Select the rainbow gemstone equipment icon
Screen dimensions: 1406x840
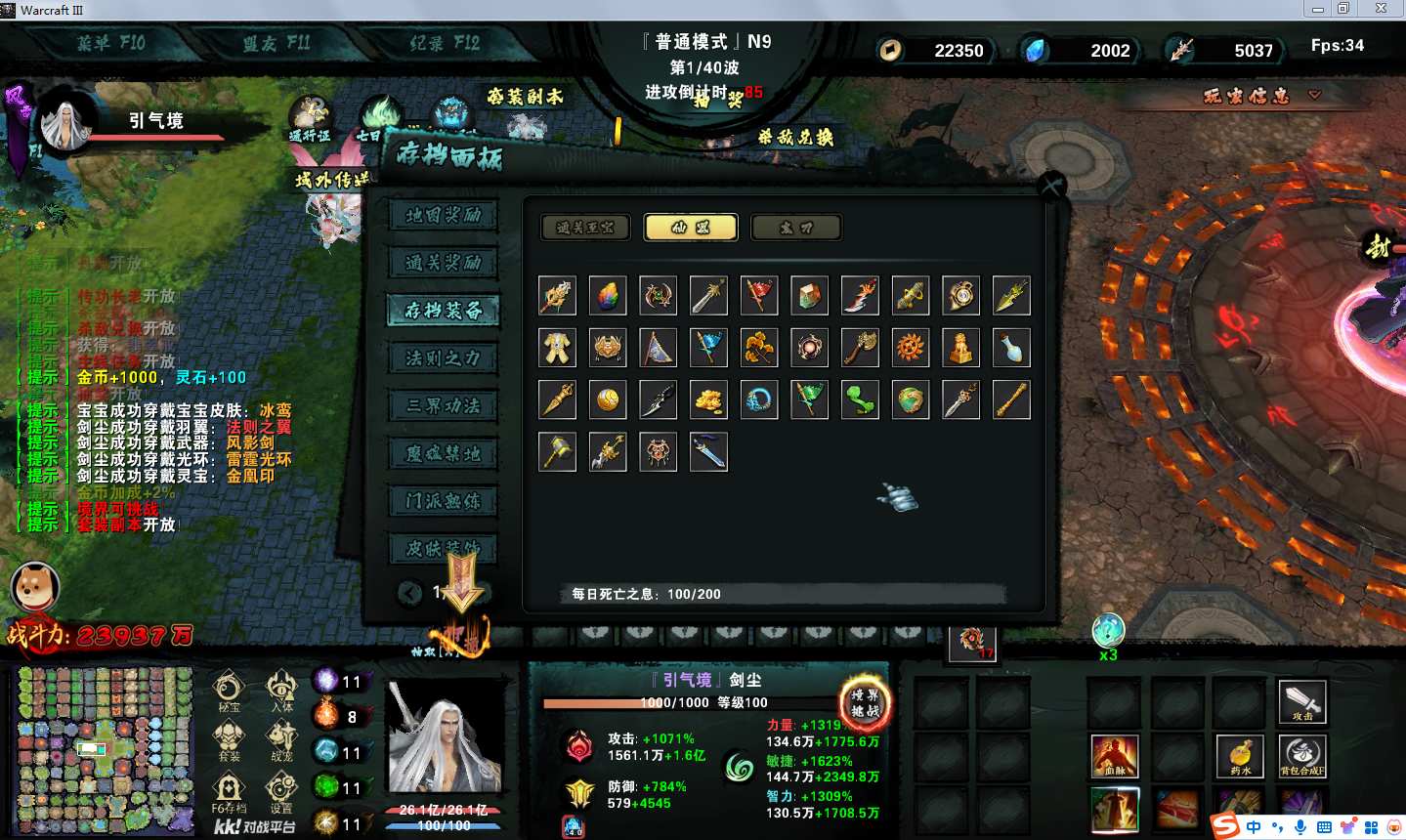point(608,295)
